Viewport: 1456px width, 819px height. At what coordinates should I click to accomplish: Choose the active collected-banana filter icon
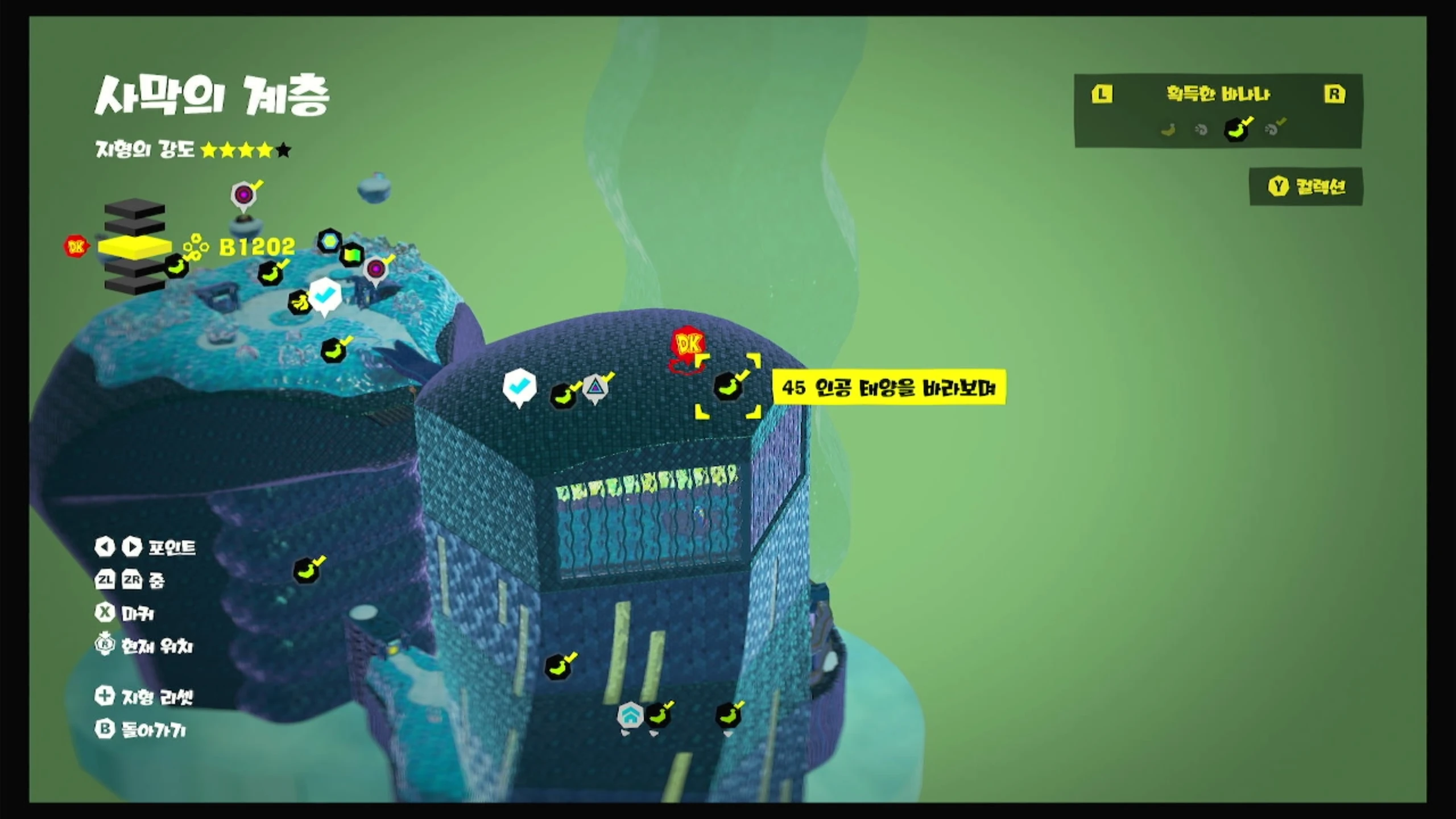coord(1236,130)
